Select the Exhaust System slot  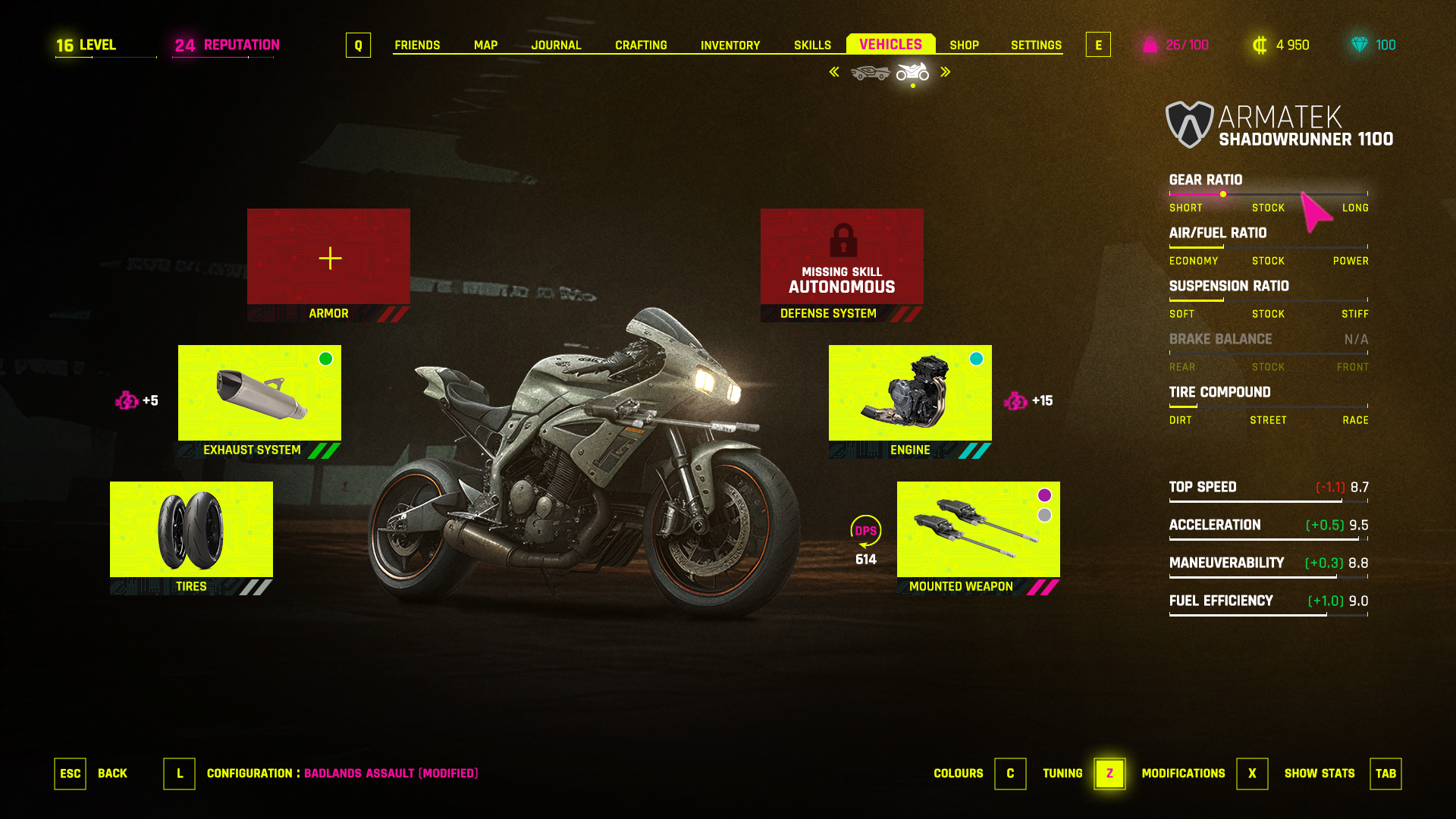pyautogui.click(x=259, y=394)
